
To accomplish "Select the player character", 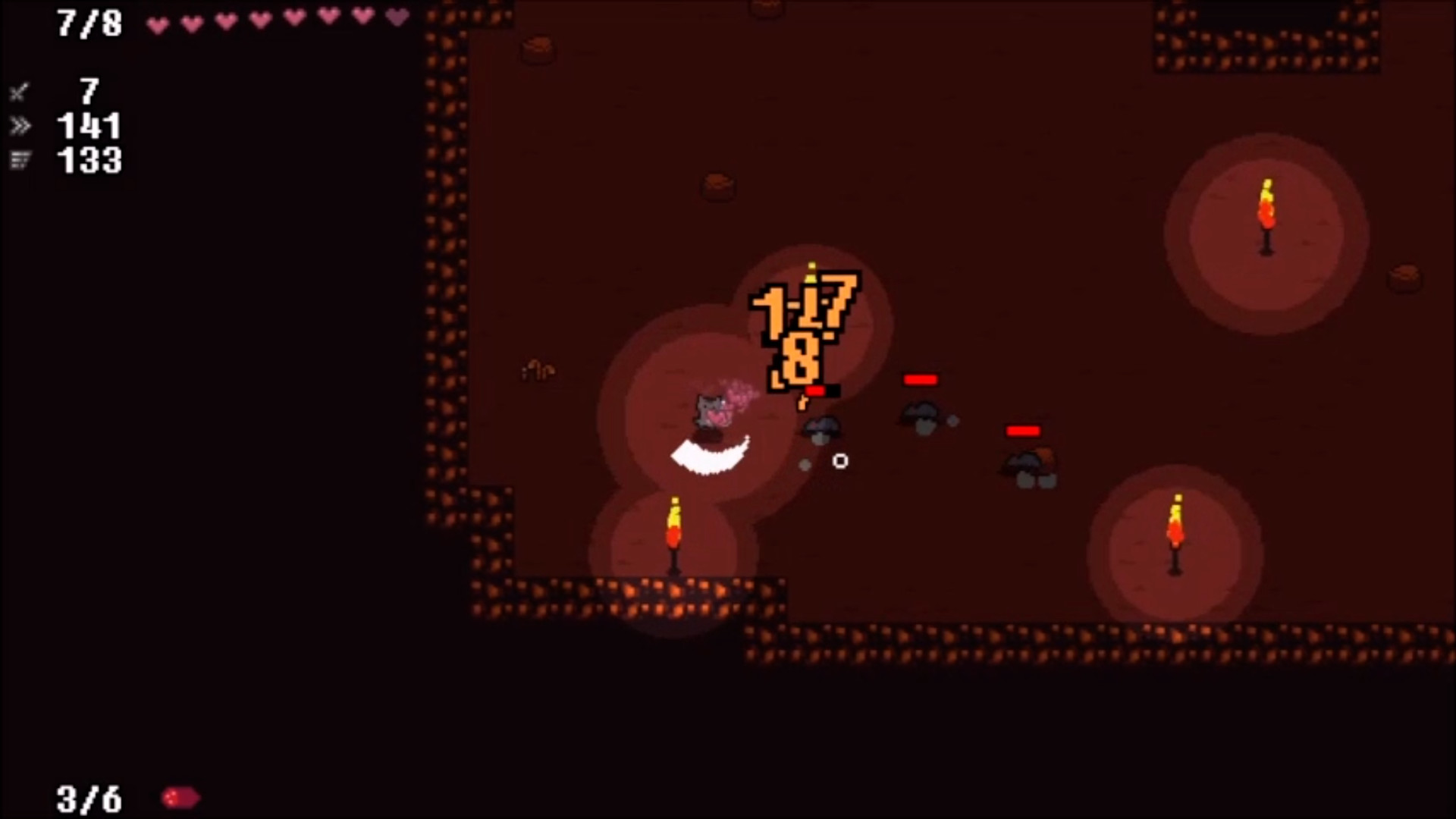I will (x=709, y=409).
